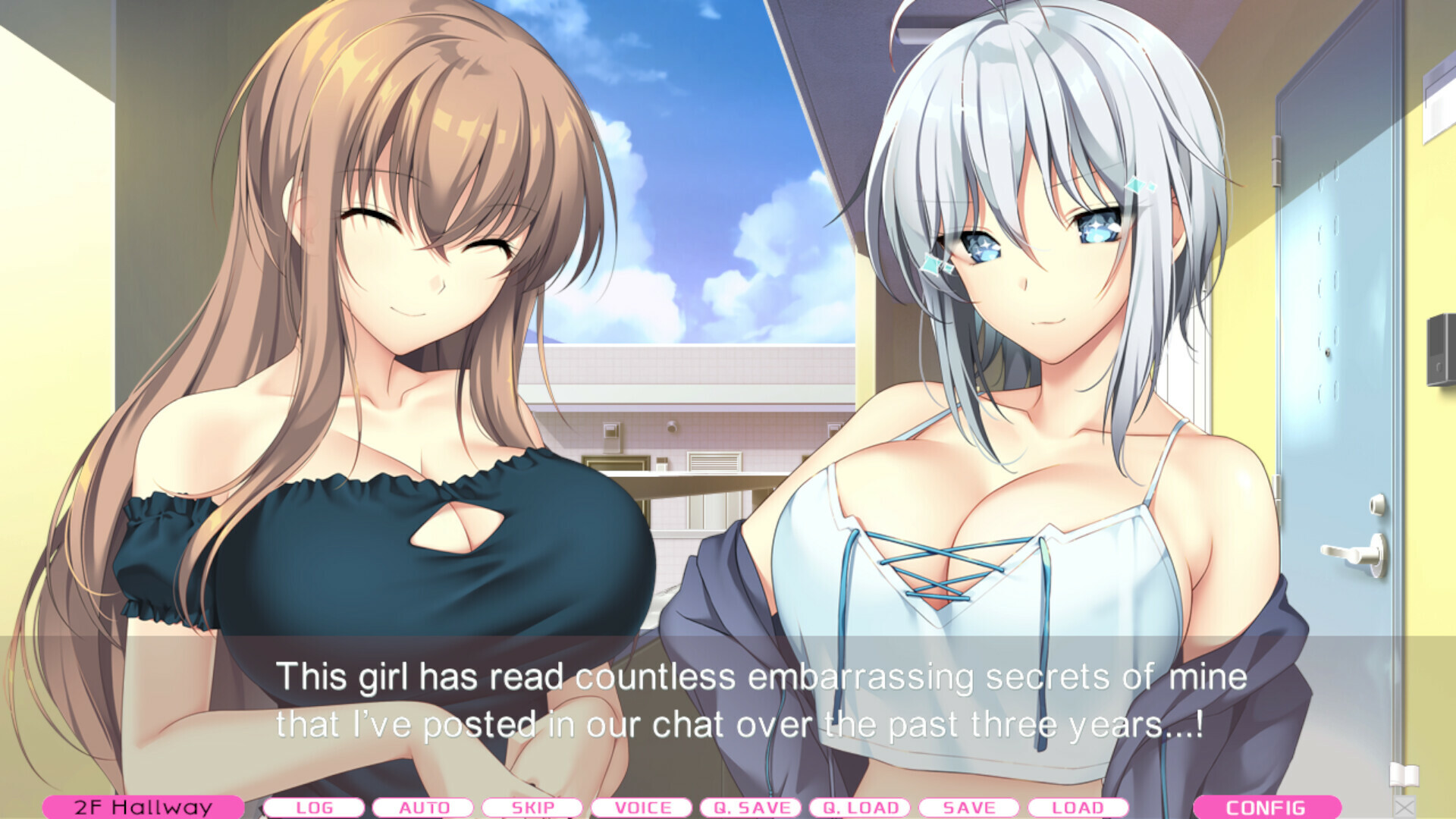Perform a quick load with Q.LOAD
Image resolution: width=1456 pixels, height=819 pixels.
861,807
